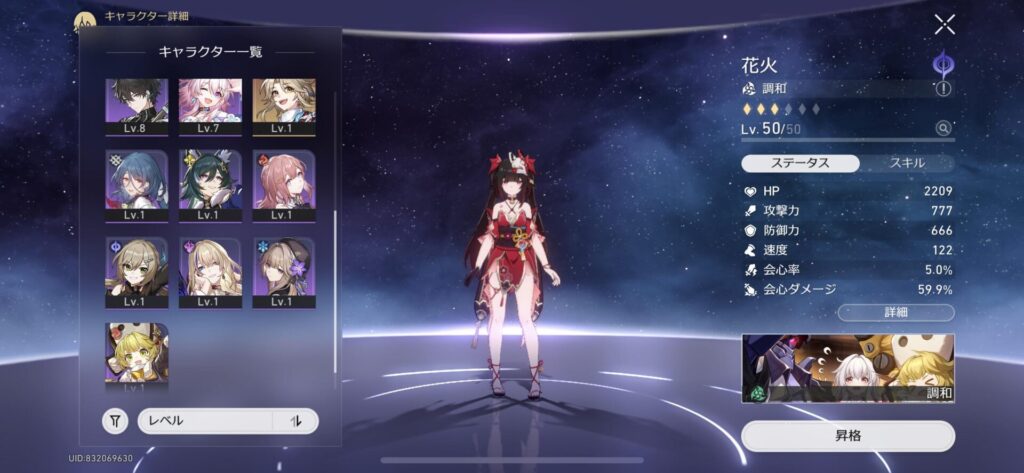Click the purple quantum element icon
This screenshot has height=473, width=1024.
pyautogui.click(x=942, y=62)
